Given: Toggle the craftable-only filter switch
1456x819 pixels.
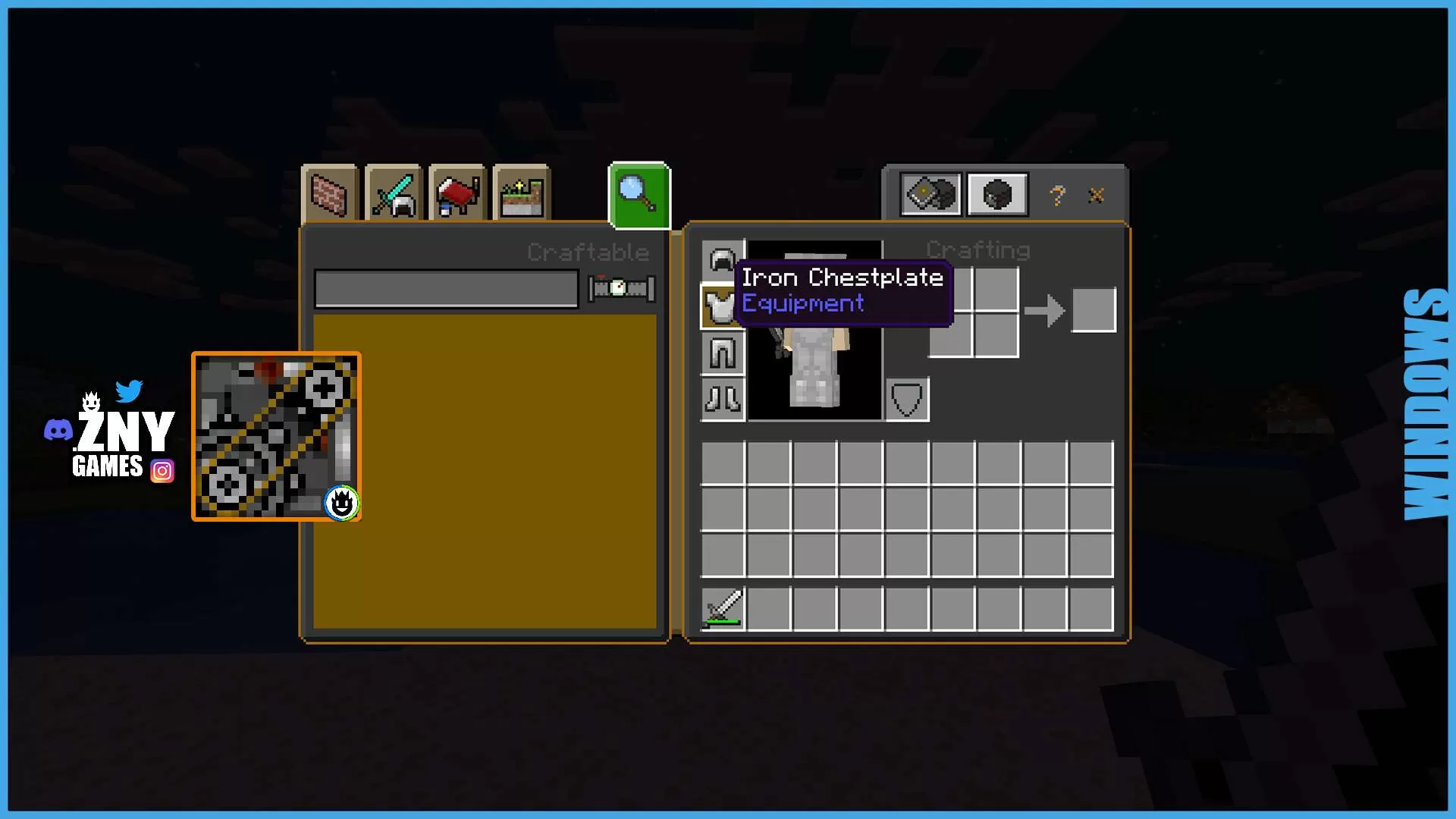Looking at the screenshot, I should [620, 287].
